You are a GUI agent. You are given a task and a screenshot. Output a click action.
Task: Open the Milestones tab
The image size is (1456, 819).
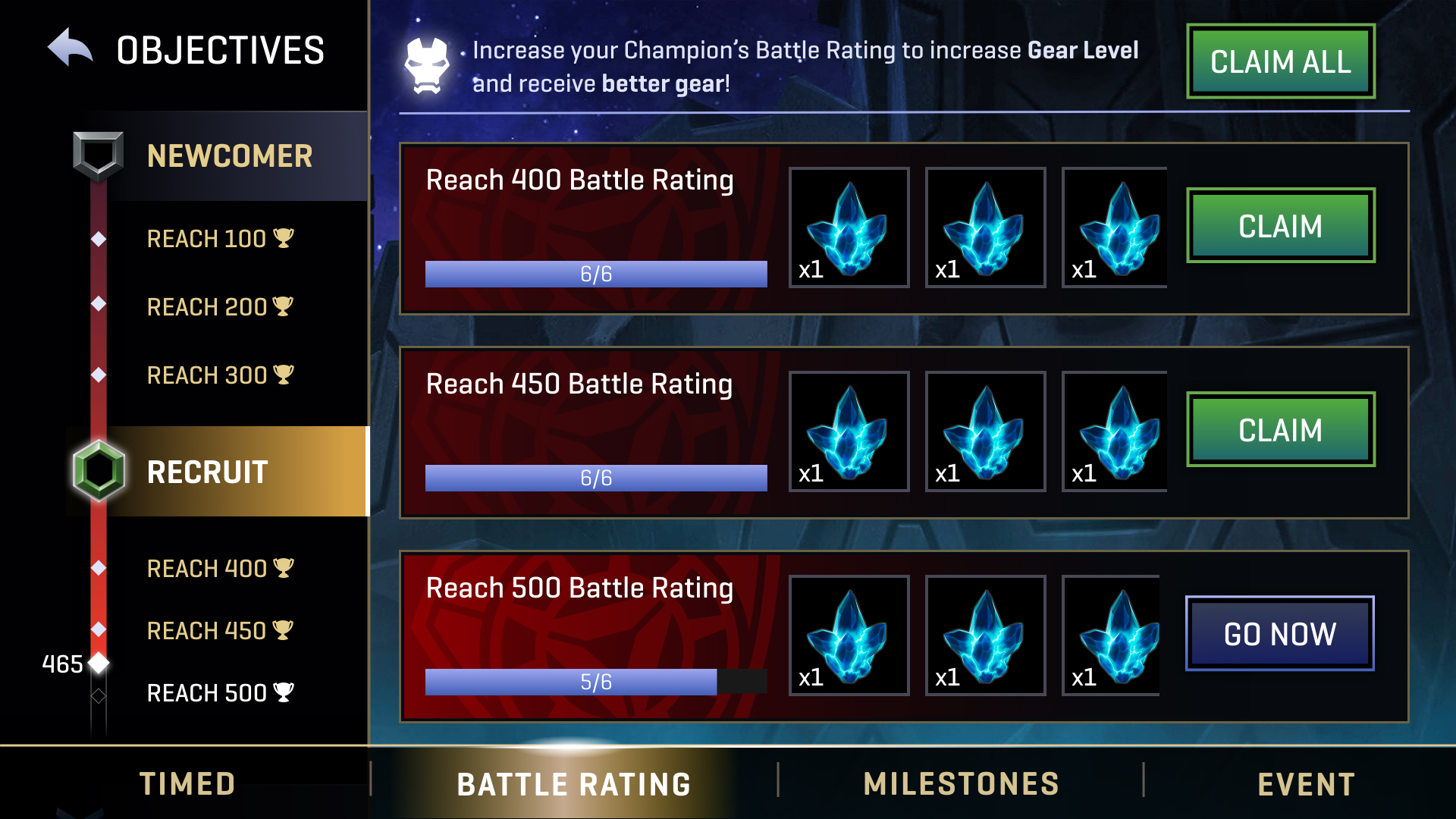click(x=961, y=784)
